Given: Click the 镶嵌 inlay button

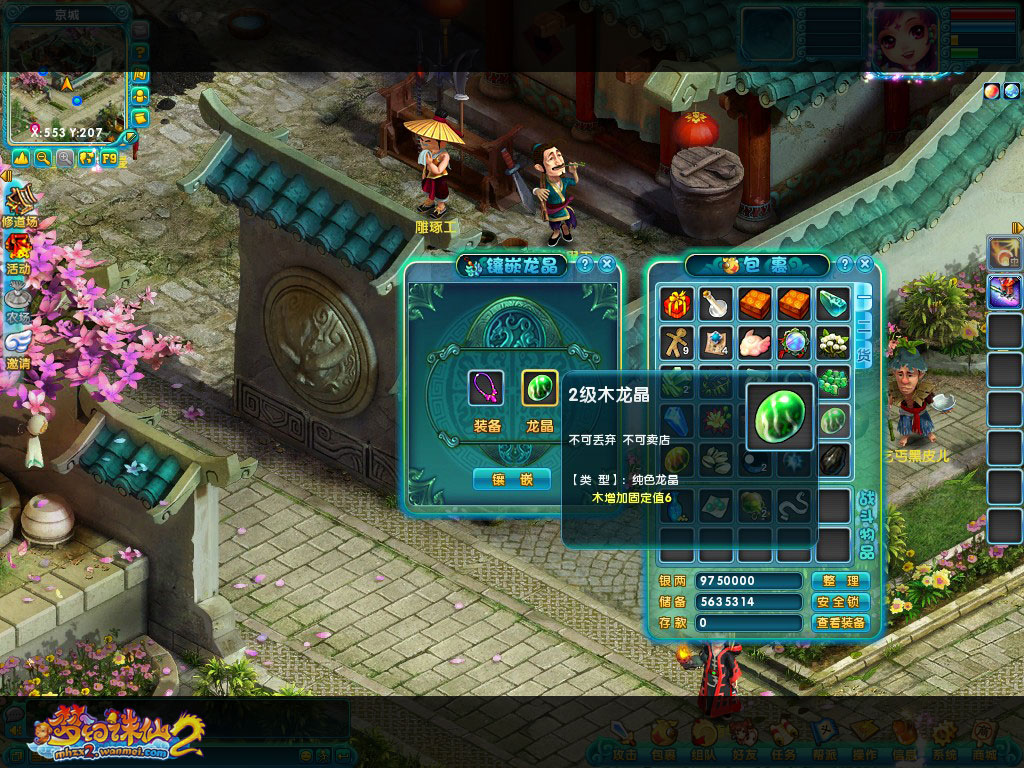Looking at the screenshot, I should click(x=511, y=479).
